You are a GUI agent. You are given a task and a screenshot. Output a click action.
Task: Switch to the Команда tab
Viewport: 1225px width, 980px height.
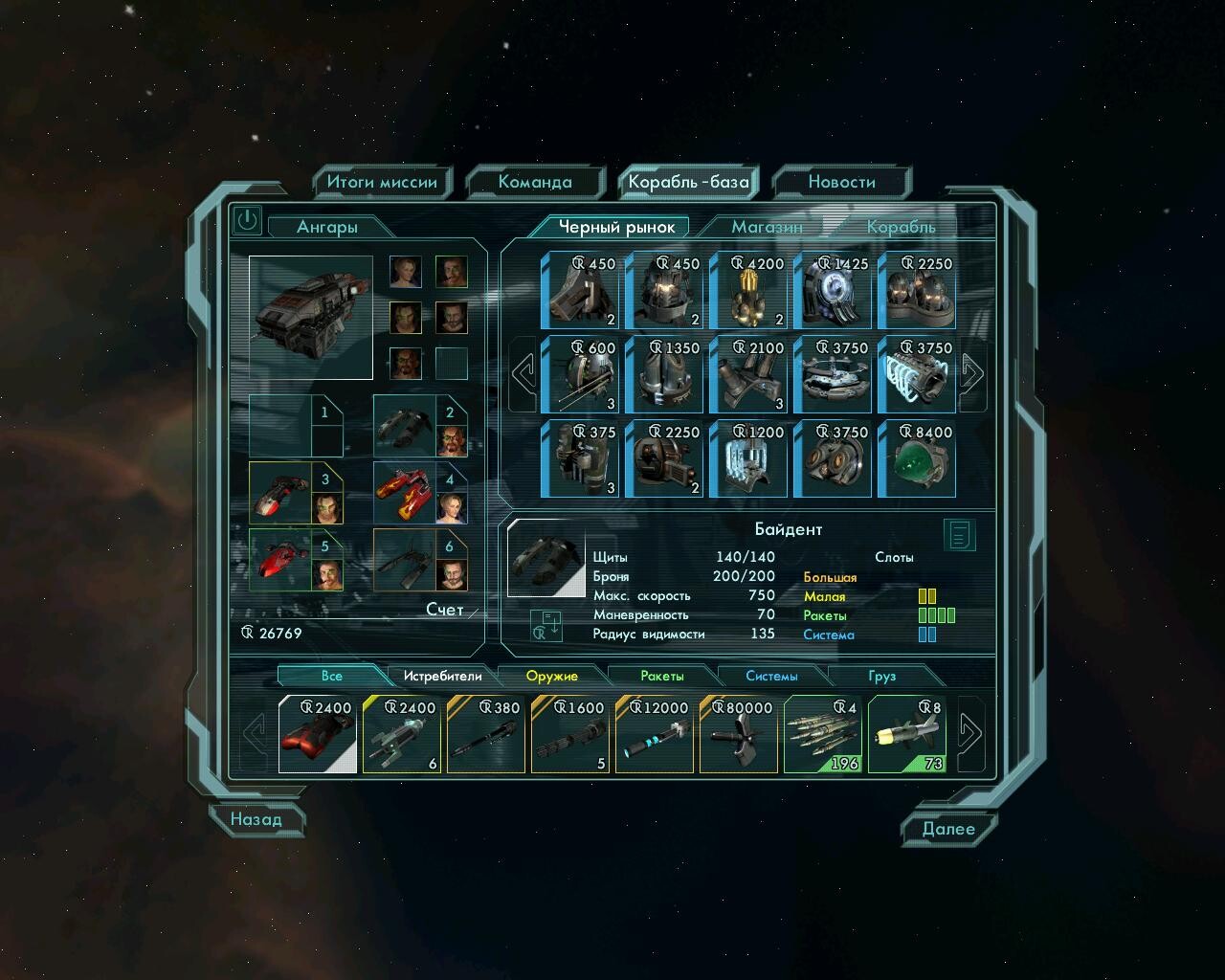click(535, 182)
